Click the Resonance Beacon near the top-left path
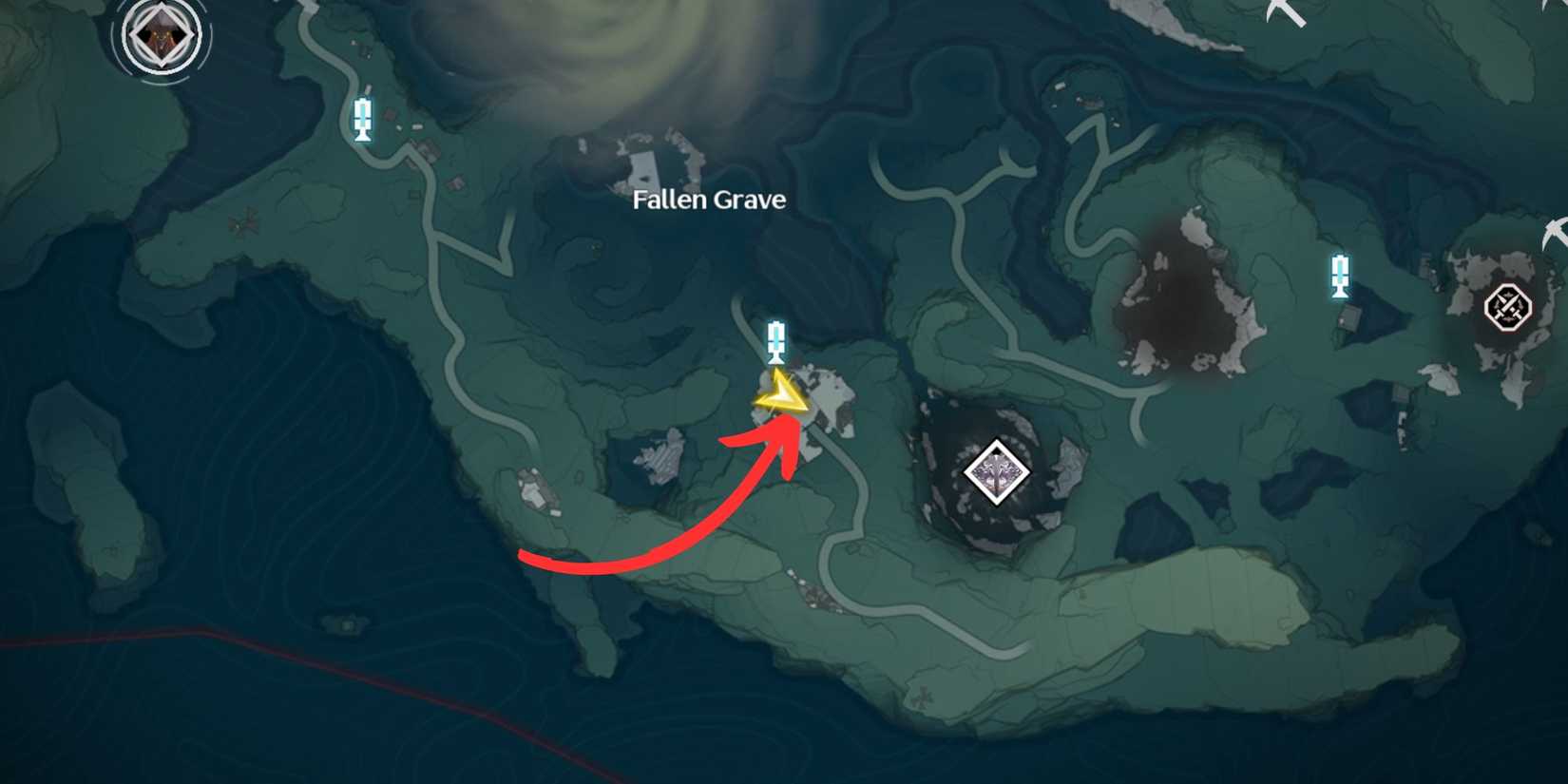The image size is (1568, 784). pyautogui.click(x=363, y=120)
